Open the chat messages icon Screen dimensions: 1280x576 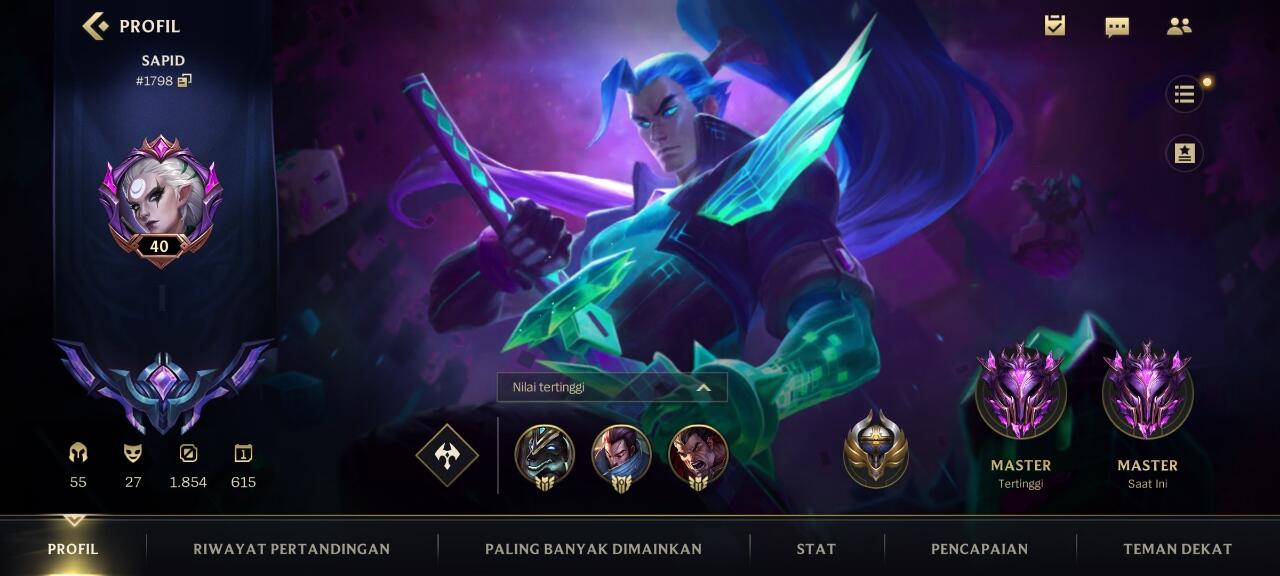coord(1117,27)
